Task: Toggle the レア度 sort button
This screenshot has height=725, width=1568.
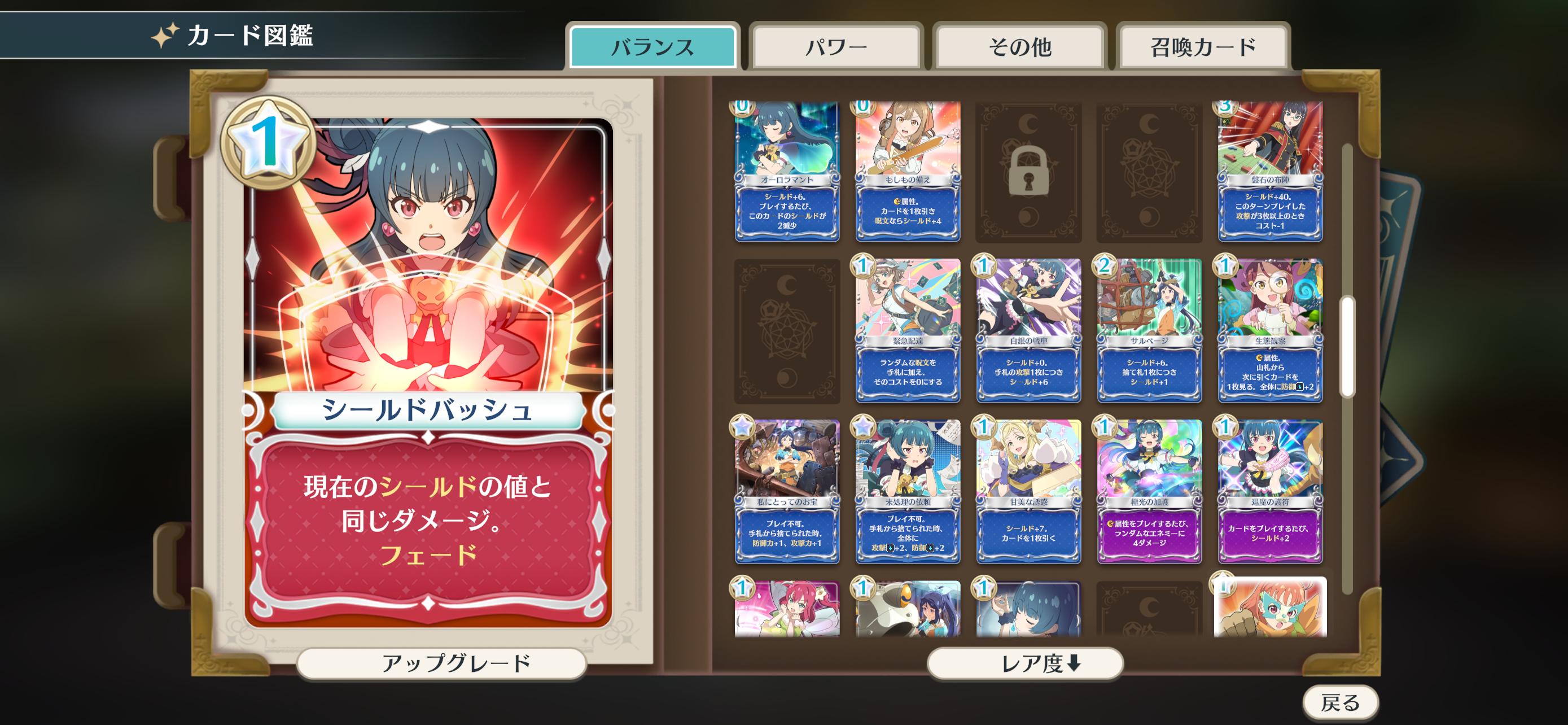Action: [1024, 663]
